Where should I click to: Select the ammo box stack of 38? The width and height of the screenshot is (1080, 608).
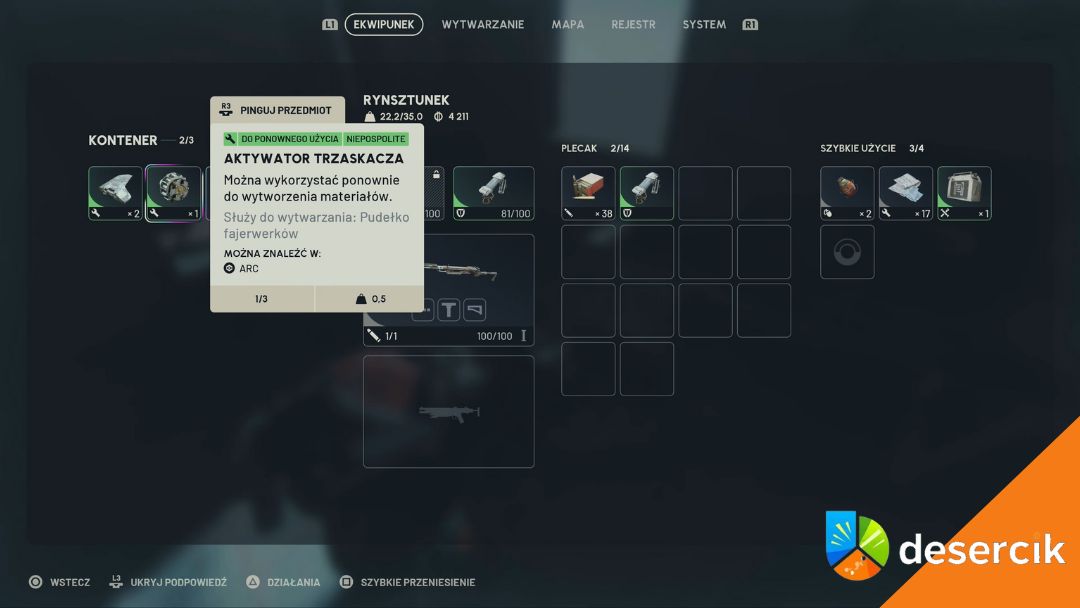pos(588,193)
